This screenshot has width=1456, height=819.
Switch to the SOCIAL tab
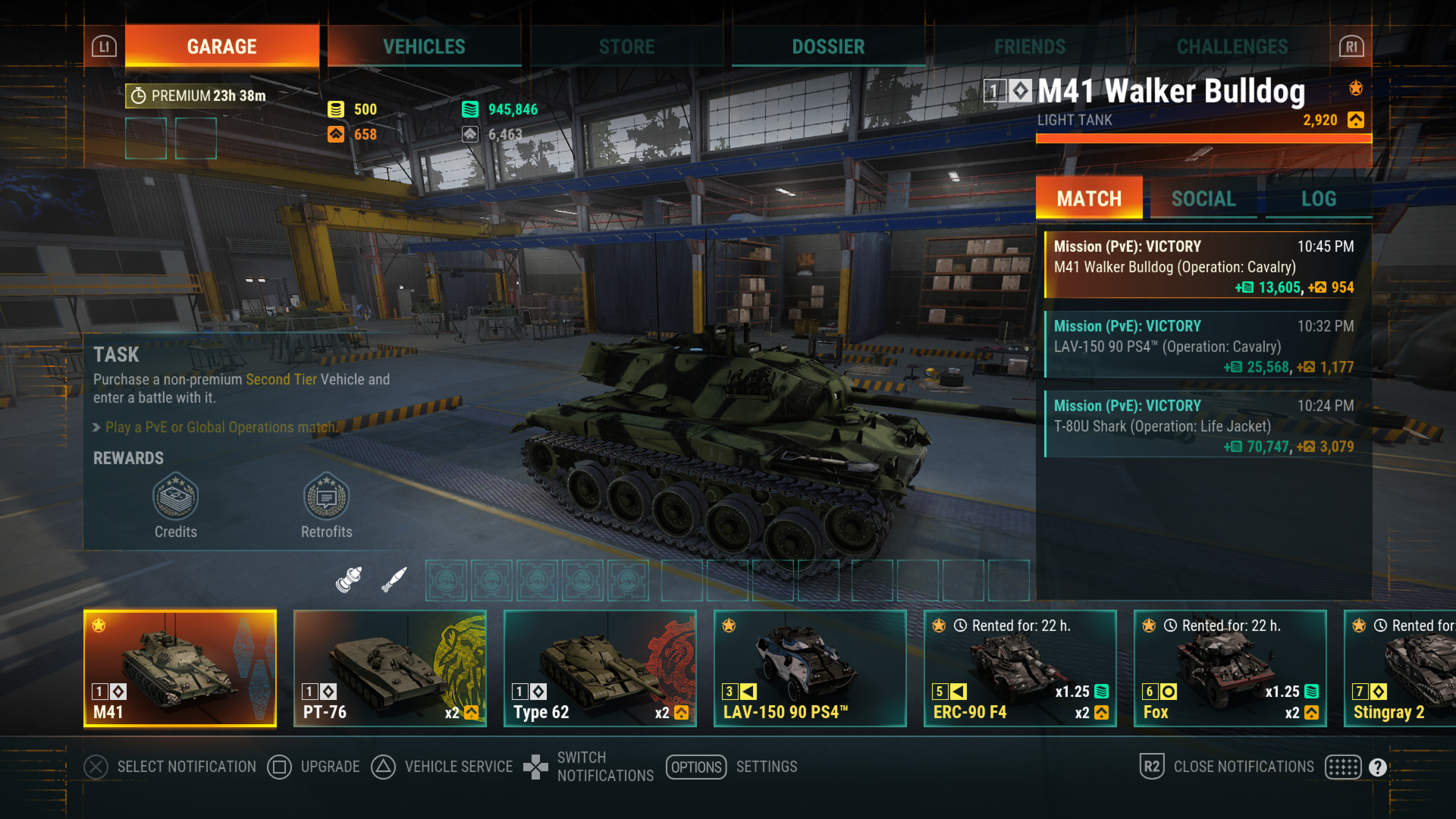[1203, 199]
